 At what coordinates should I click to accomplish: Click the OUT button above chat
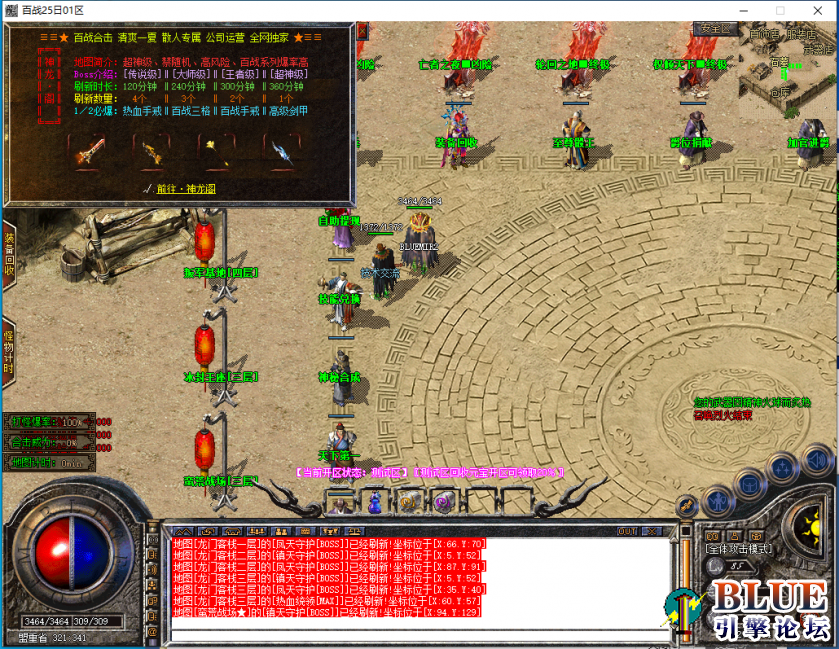click(x=627, y=531)
